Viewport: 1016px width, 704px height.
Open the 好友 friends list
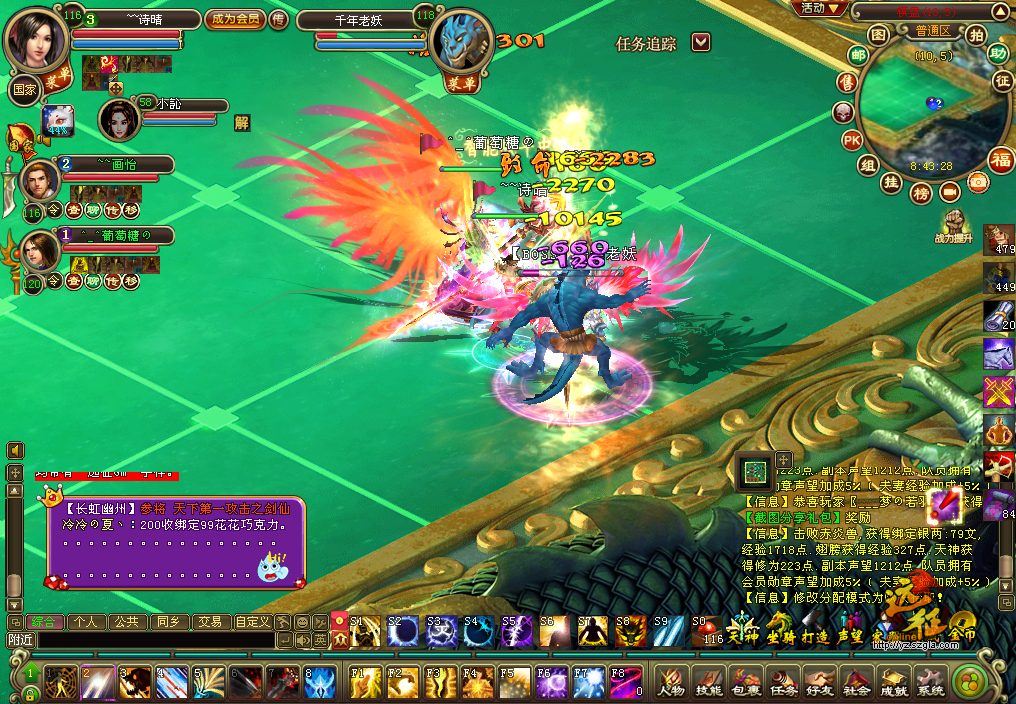819,681
